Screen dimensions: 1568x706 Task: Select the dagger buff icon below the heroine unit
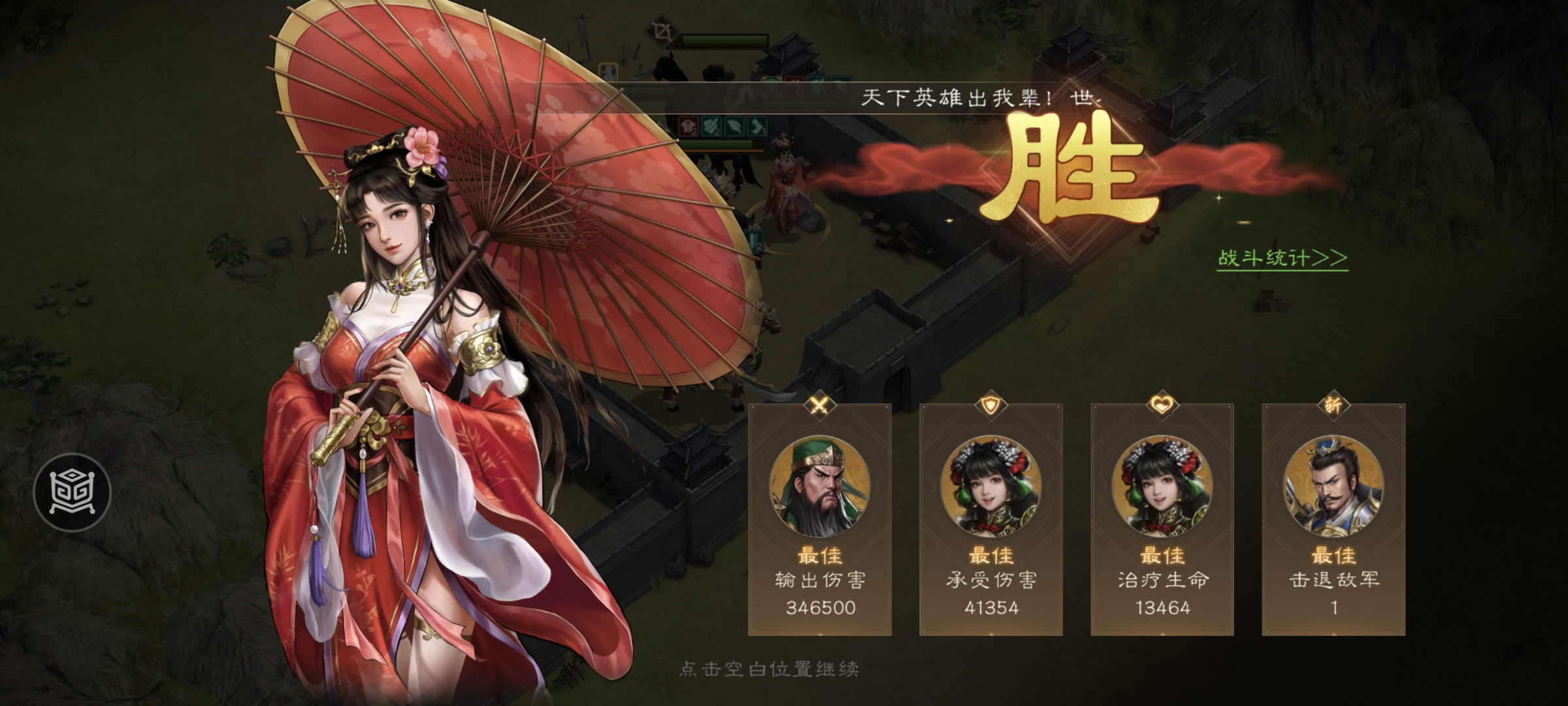coord(753,240)
